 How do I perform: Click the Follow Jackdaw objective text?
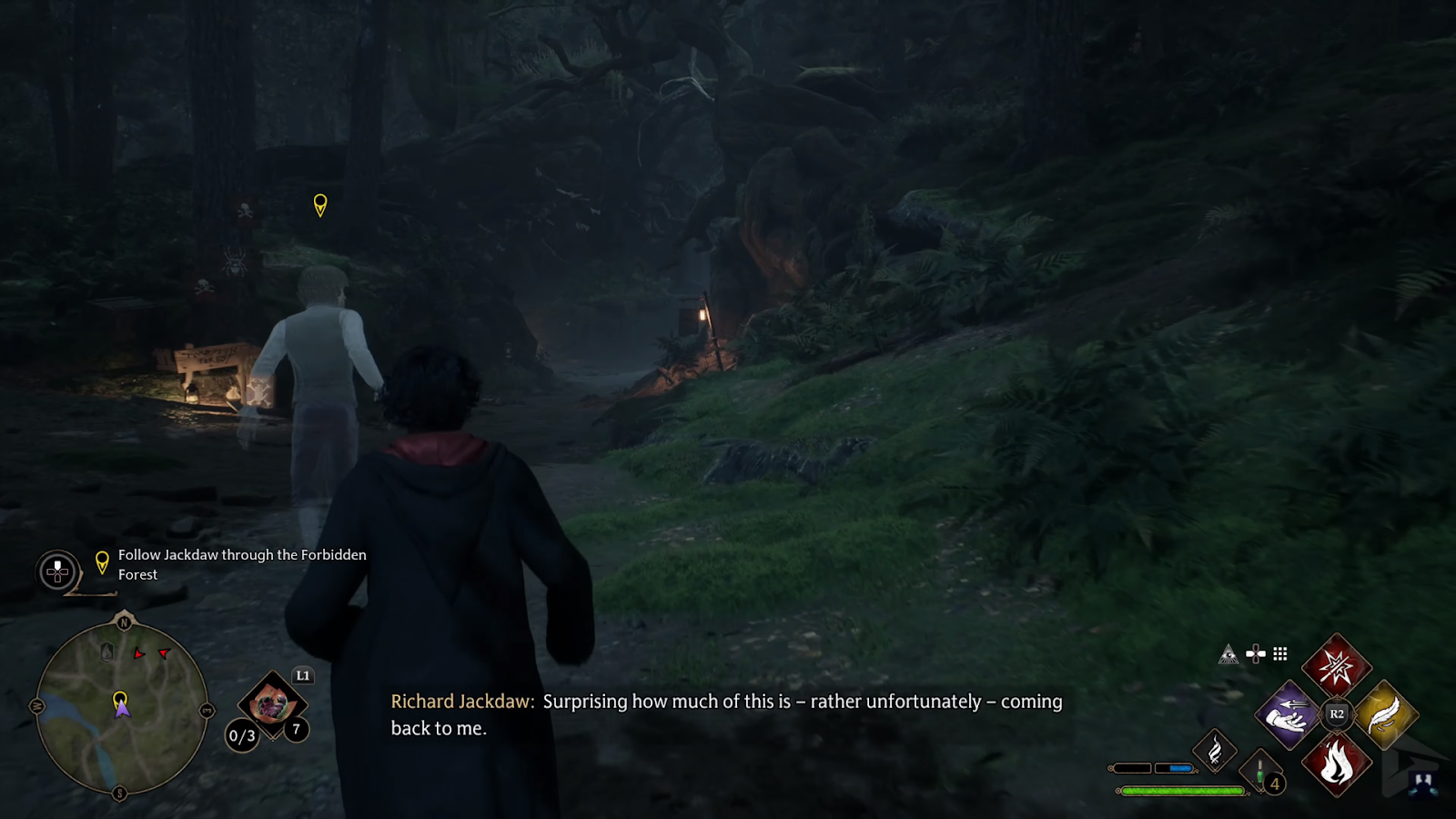click(242, 564)
